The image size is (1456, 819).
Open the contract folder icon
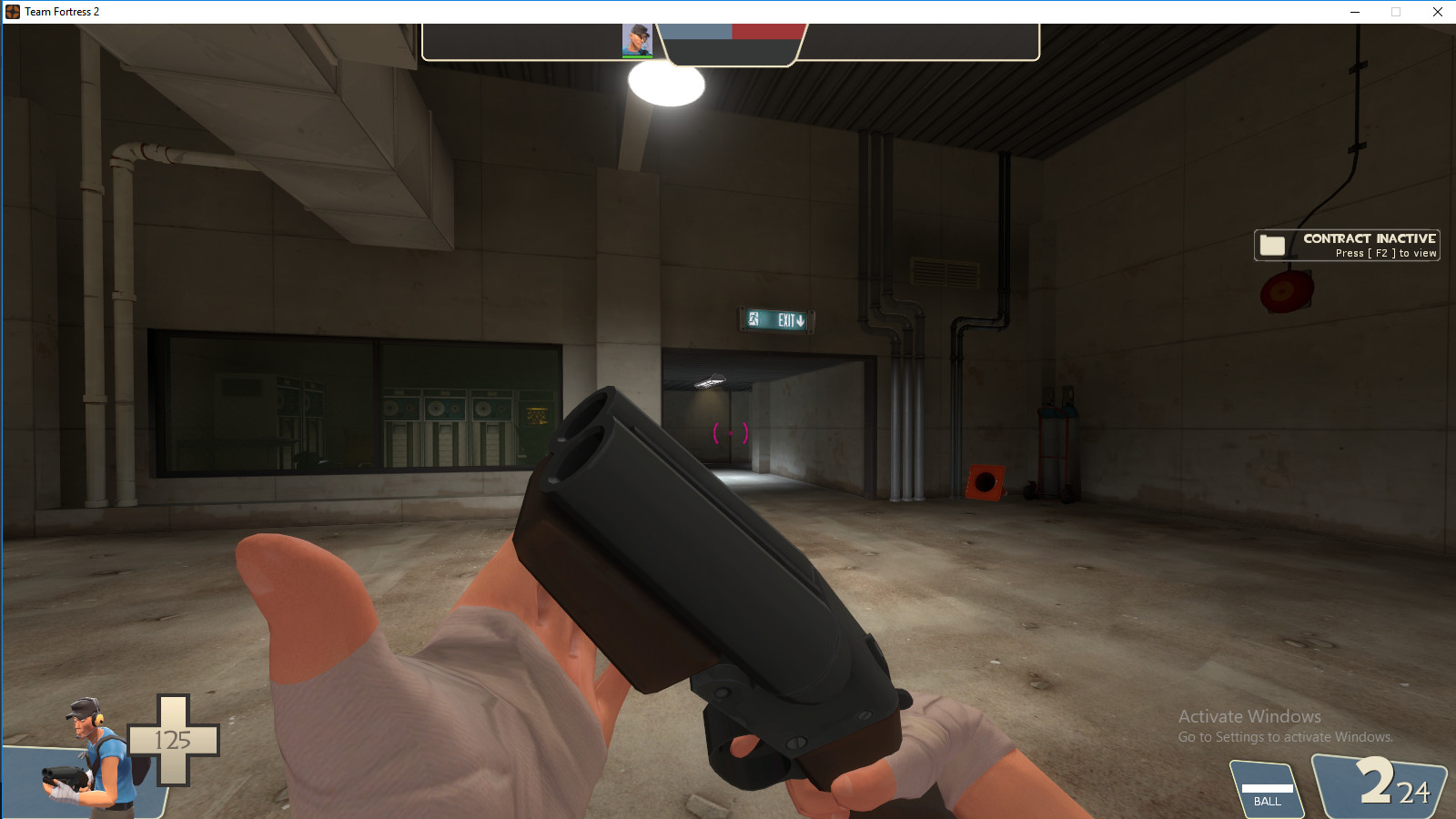tap(1273, 244)
